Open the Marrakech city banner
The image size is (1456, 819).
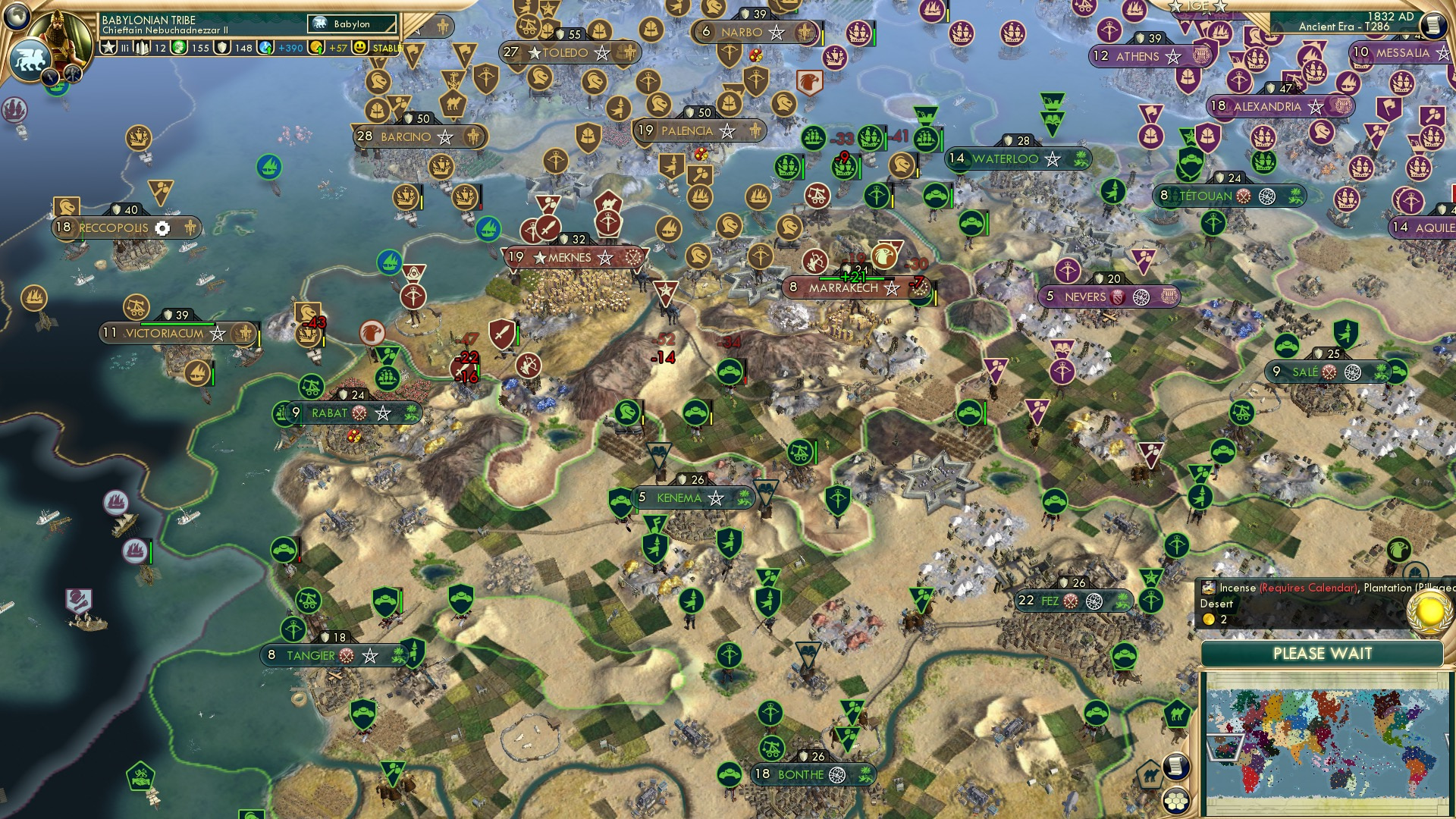coord(842,287)
